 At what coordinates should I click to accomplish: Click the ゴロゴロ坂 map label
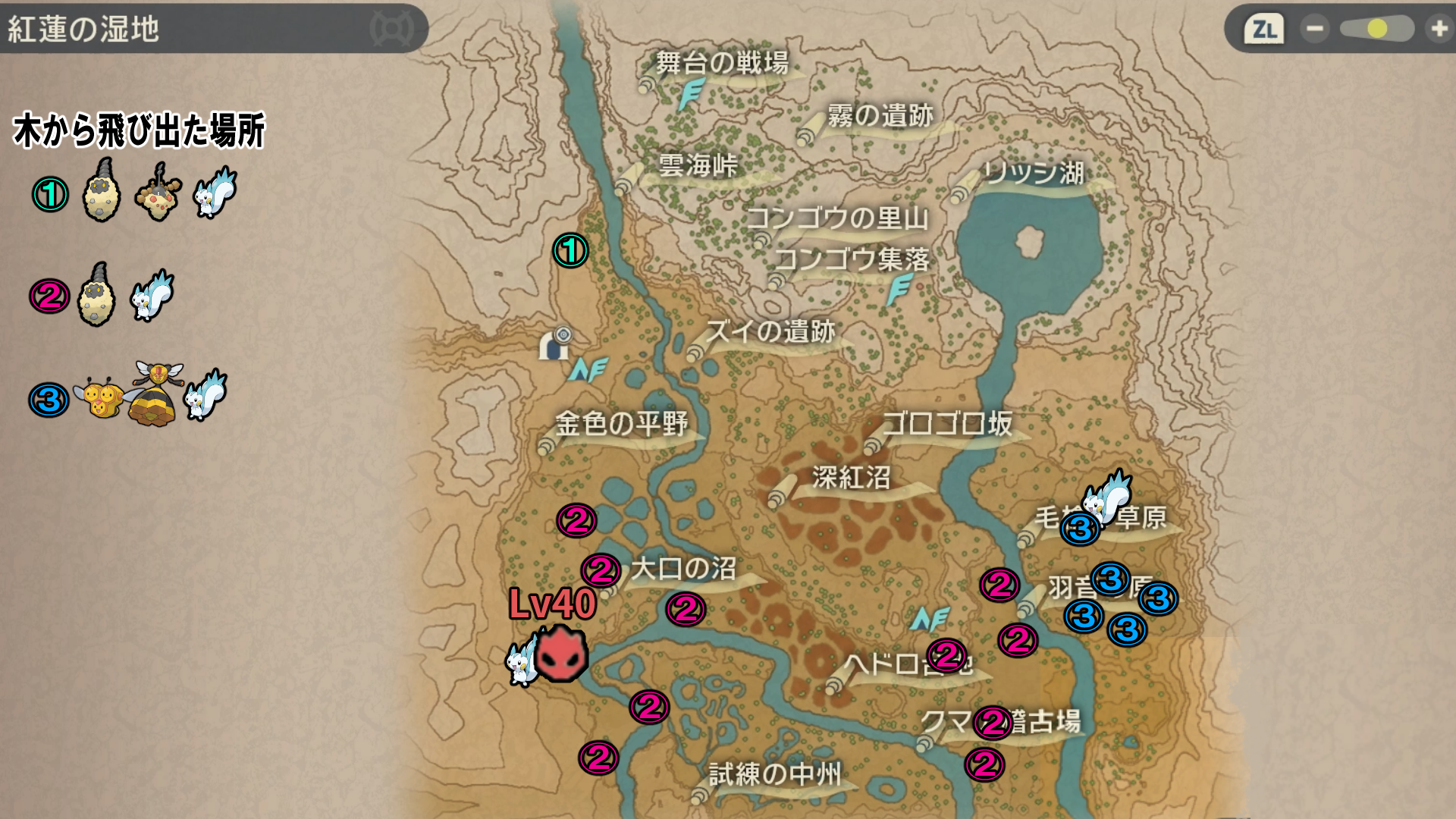tap(947, 423)
